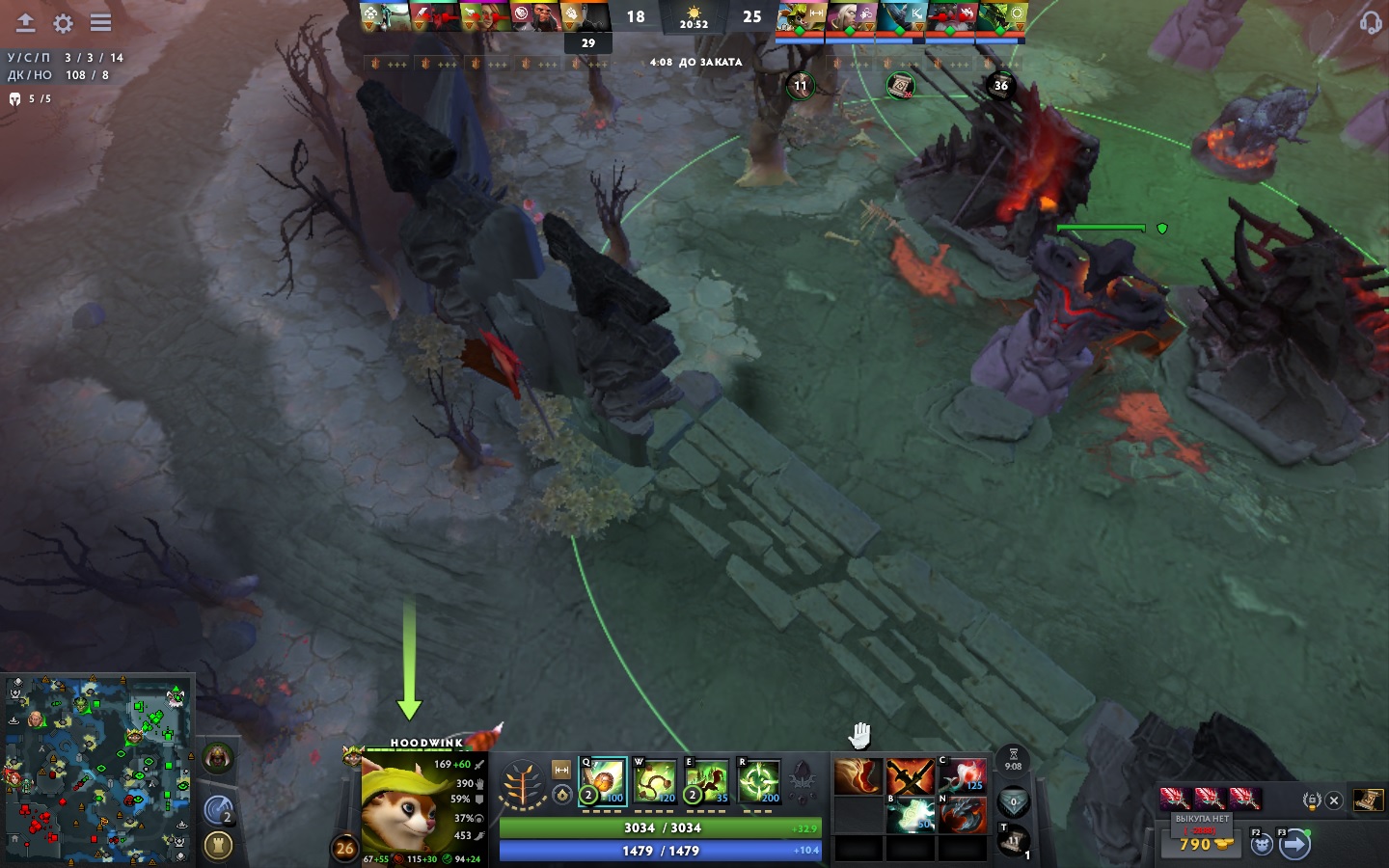Fire the Sharpshooter ultimate (R)
Screen dimensions: 1389x868
click(x=759, y=781)
